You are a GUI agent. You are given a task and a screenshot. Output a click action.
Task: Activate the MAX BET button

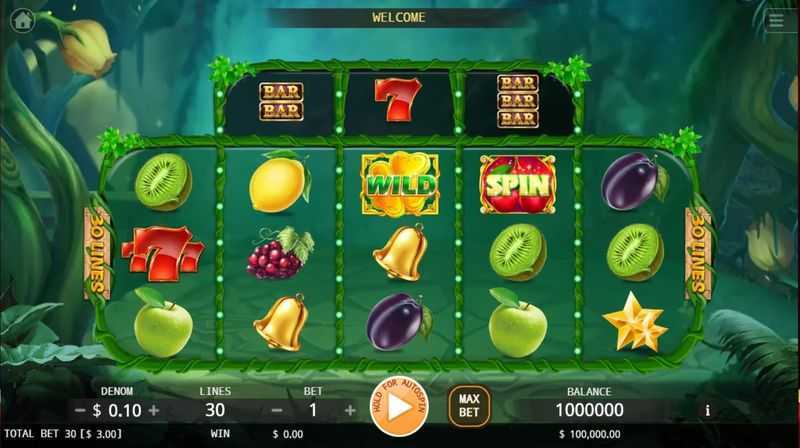(x=468, y=405)
